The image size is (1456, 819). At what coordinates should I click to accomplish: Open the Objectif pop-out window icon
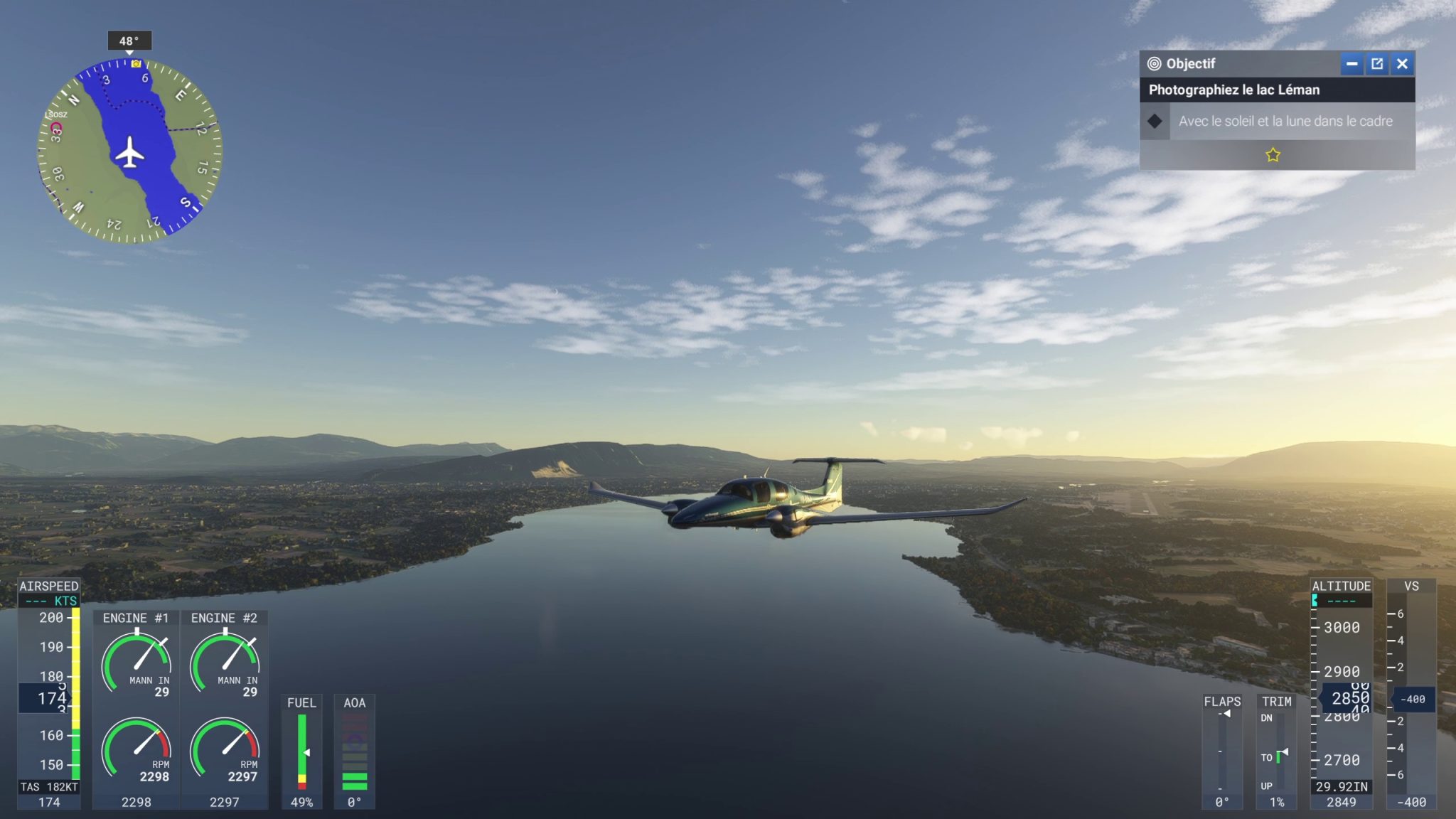pos(1378,64)
